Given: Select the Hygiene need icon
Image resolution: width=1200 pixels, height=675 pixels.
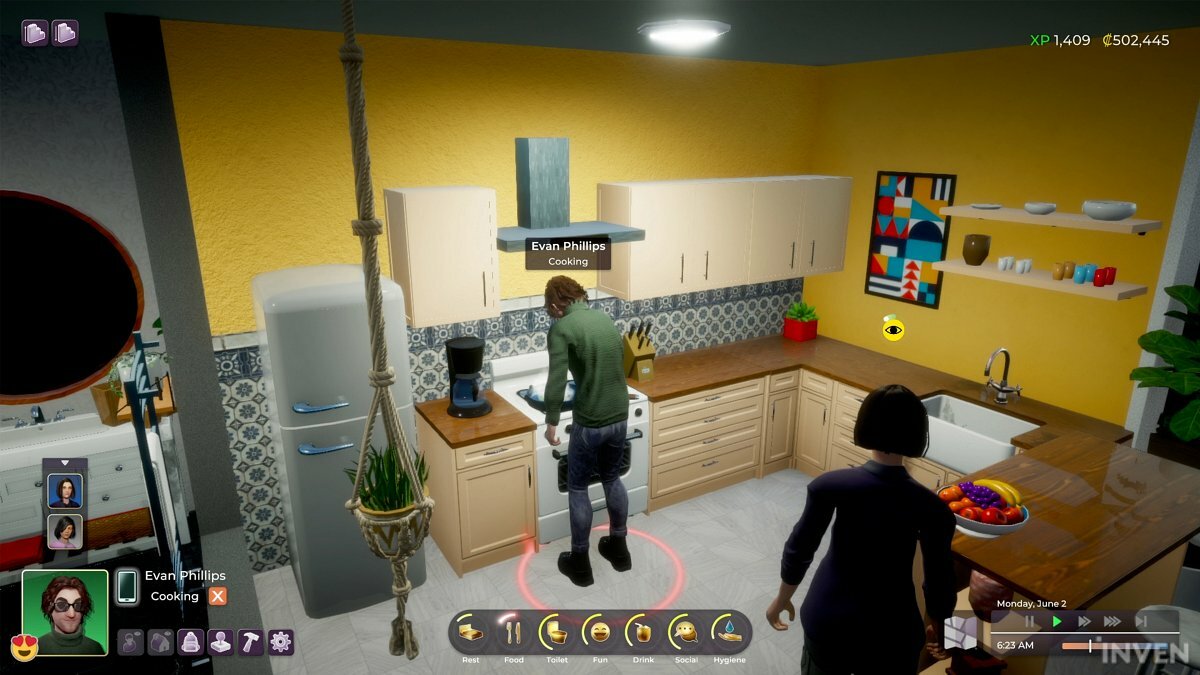Looking at the screenshot, I should [729, 633].
